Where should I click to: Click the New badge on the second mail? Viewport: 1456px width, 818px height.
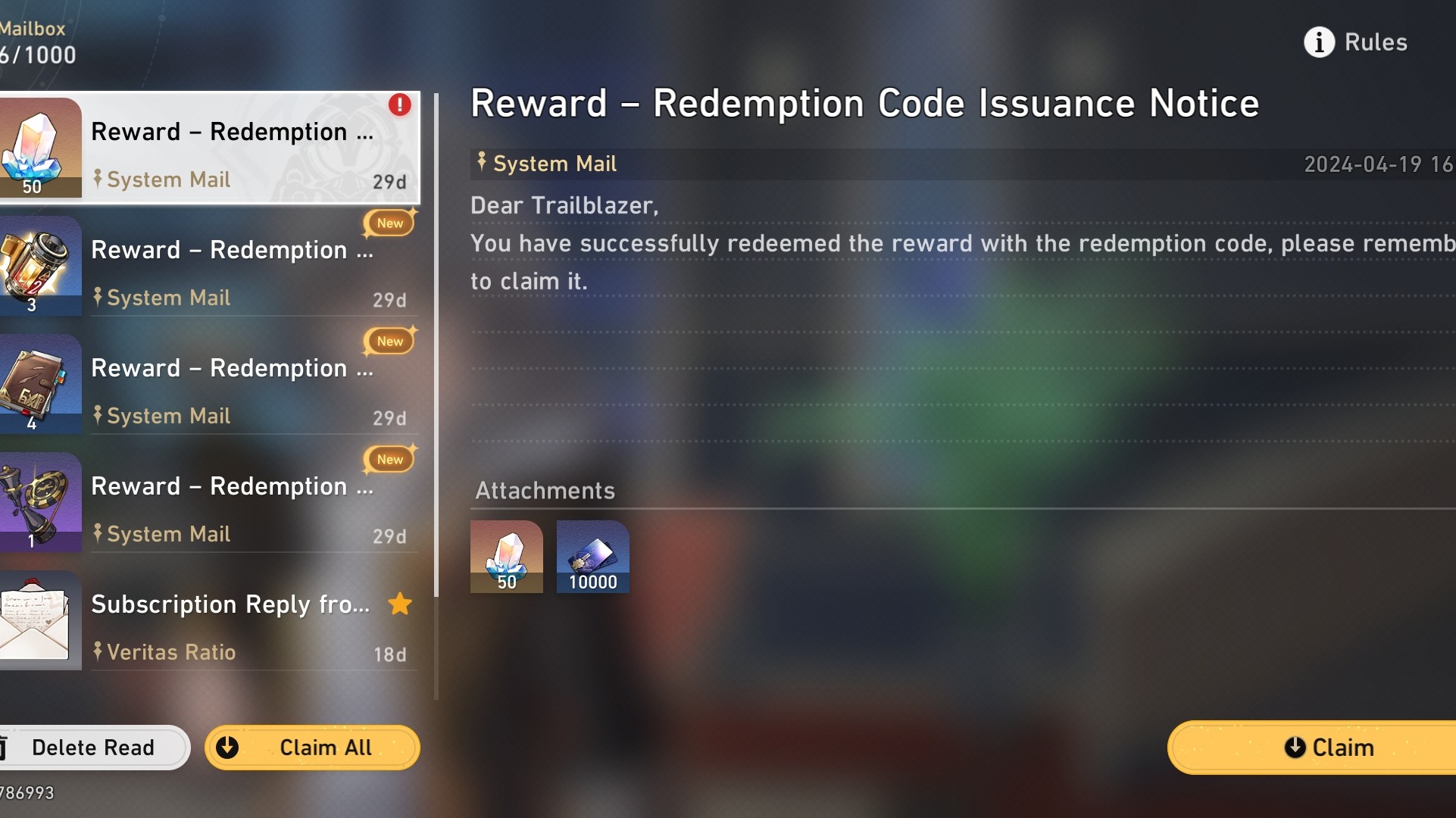coord(389,223)
